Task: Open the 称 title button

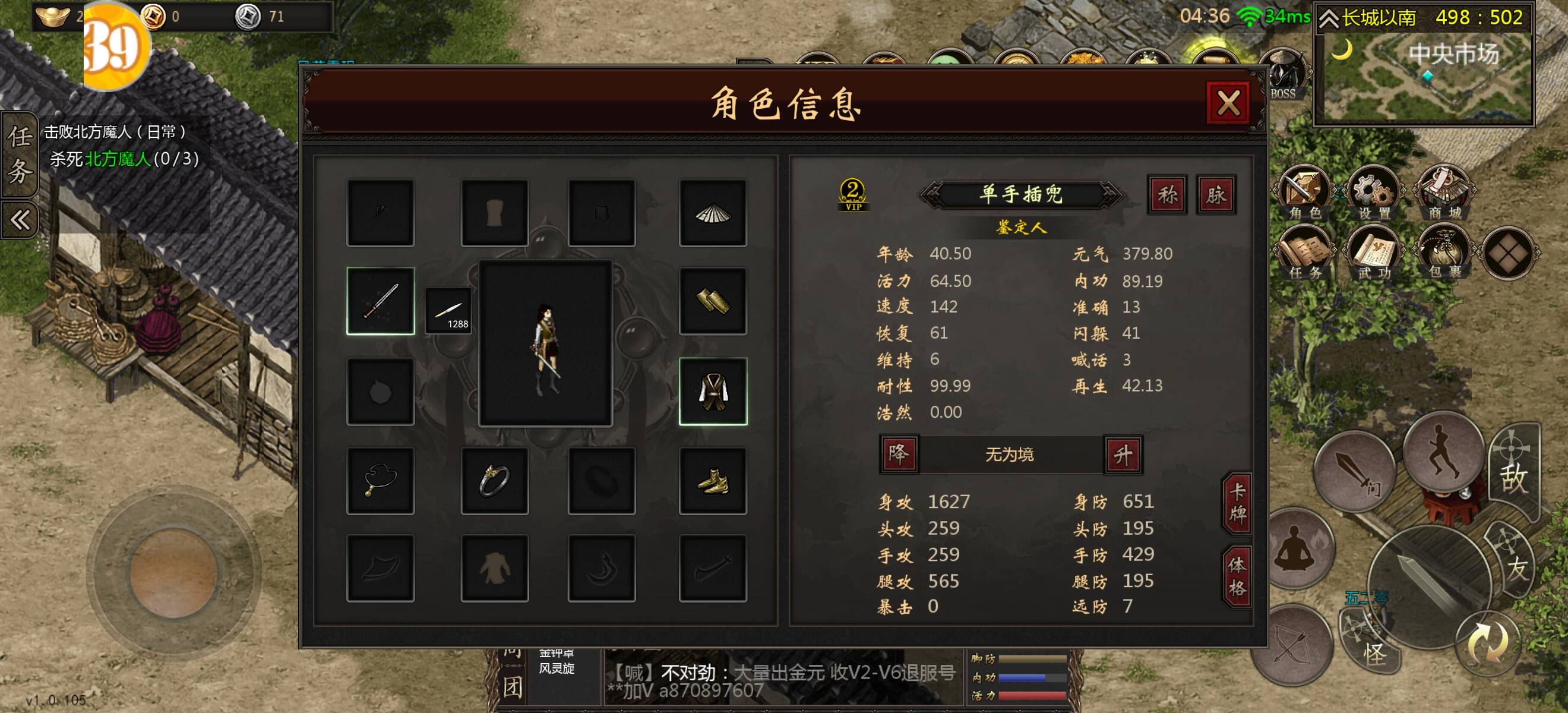Action: 1167,195
